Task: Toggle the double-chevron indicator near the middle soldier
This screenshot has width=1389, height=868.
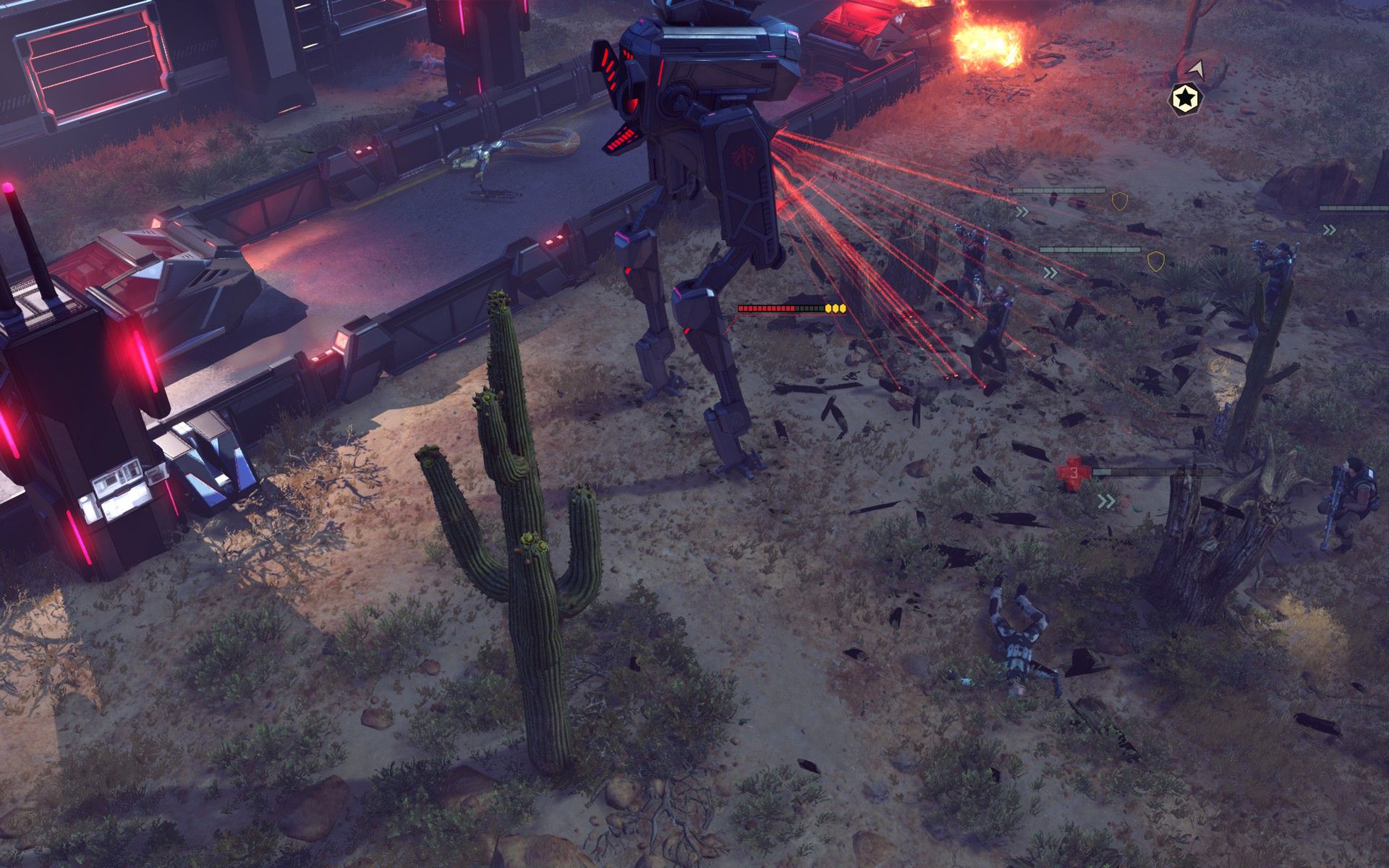Action: pos(1050,273)
